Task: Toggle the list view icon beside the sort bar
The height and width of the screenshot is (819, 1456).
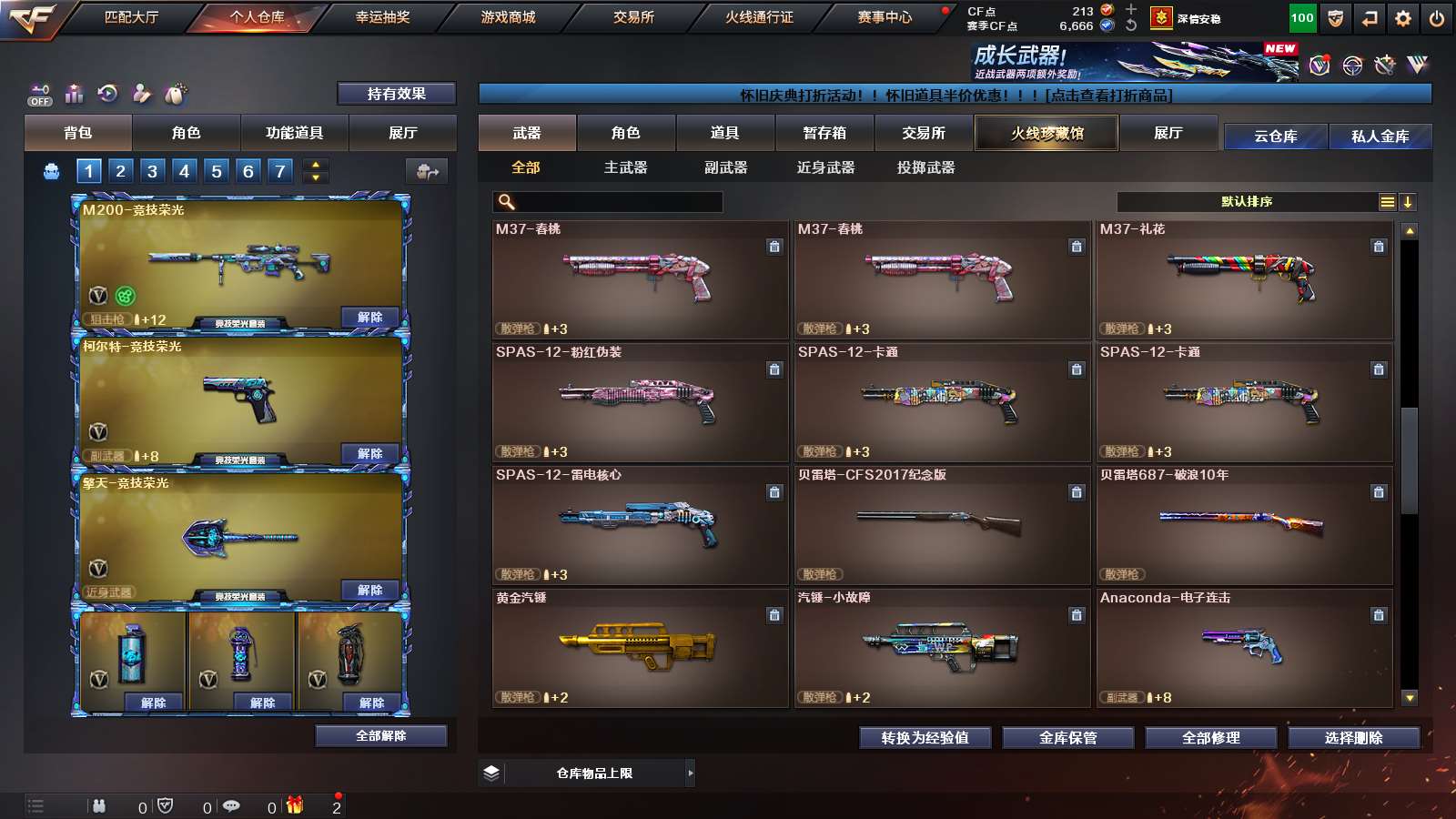Action: tap(1386, 201)
